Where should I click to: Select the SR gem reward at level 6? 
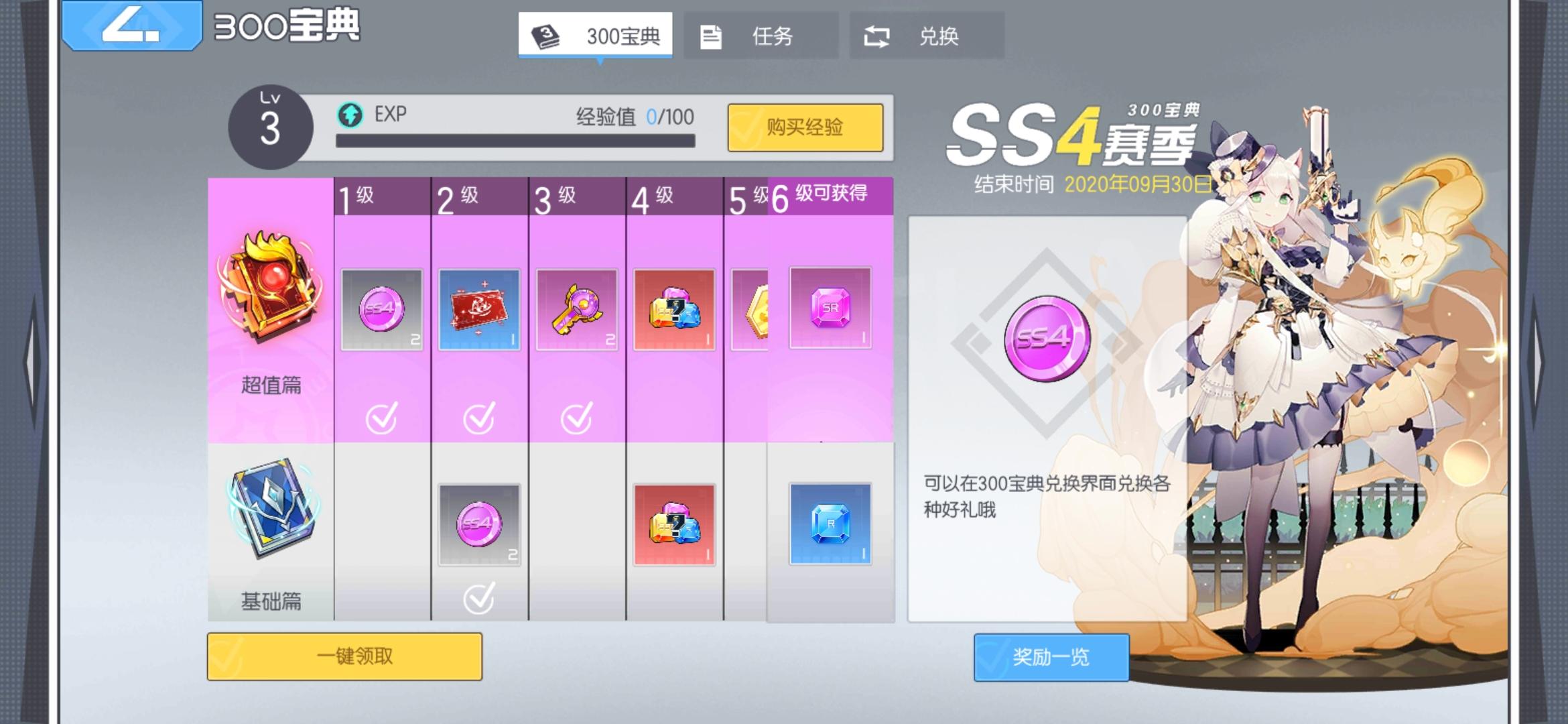[829, 308]
